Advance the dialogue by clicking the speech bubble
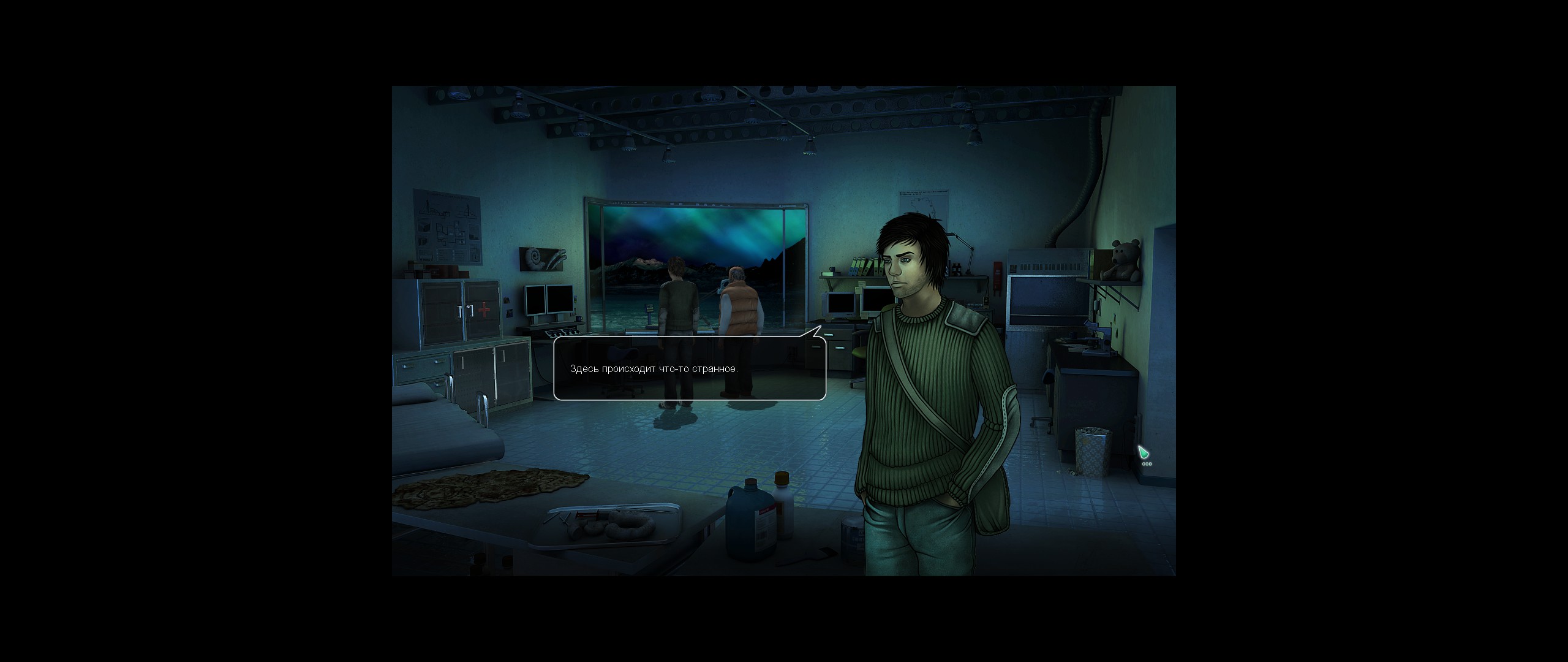Viewport: 1568px width, 662px height. click(x=689, y=368)
